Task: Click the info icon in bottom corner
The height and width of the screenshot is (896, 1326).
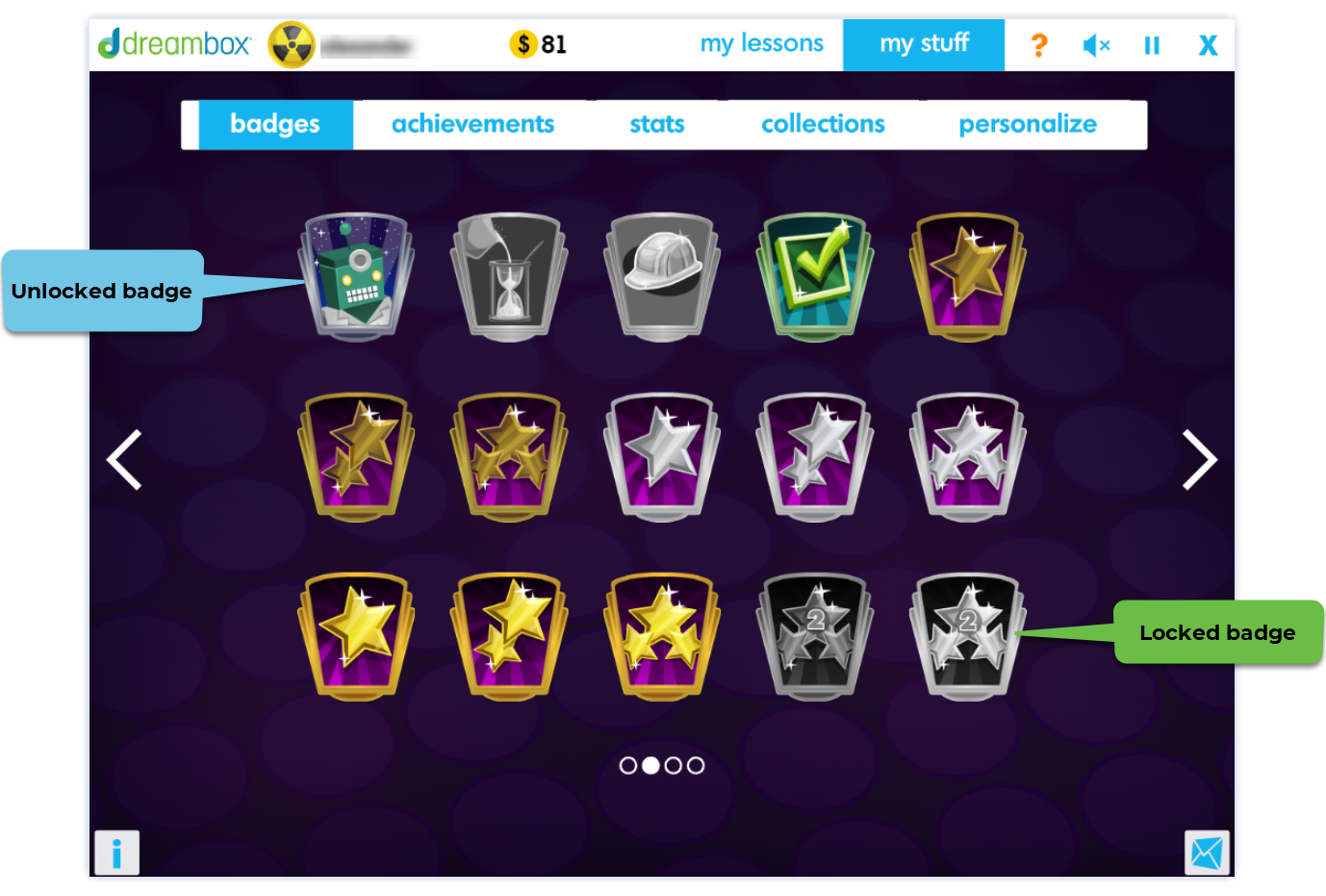Action: tap(116, 852)
